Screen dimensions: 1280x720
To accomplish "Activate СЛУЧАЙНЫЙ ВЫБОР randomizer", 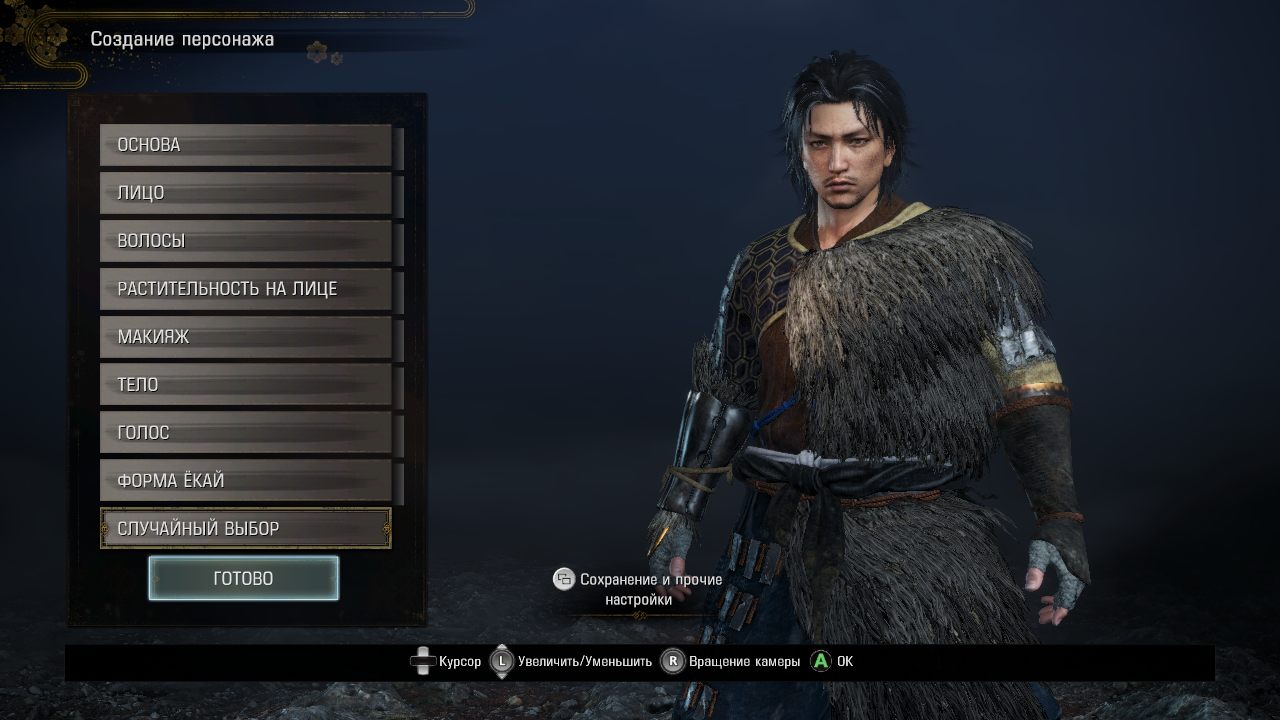I will coord(245,528).
